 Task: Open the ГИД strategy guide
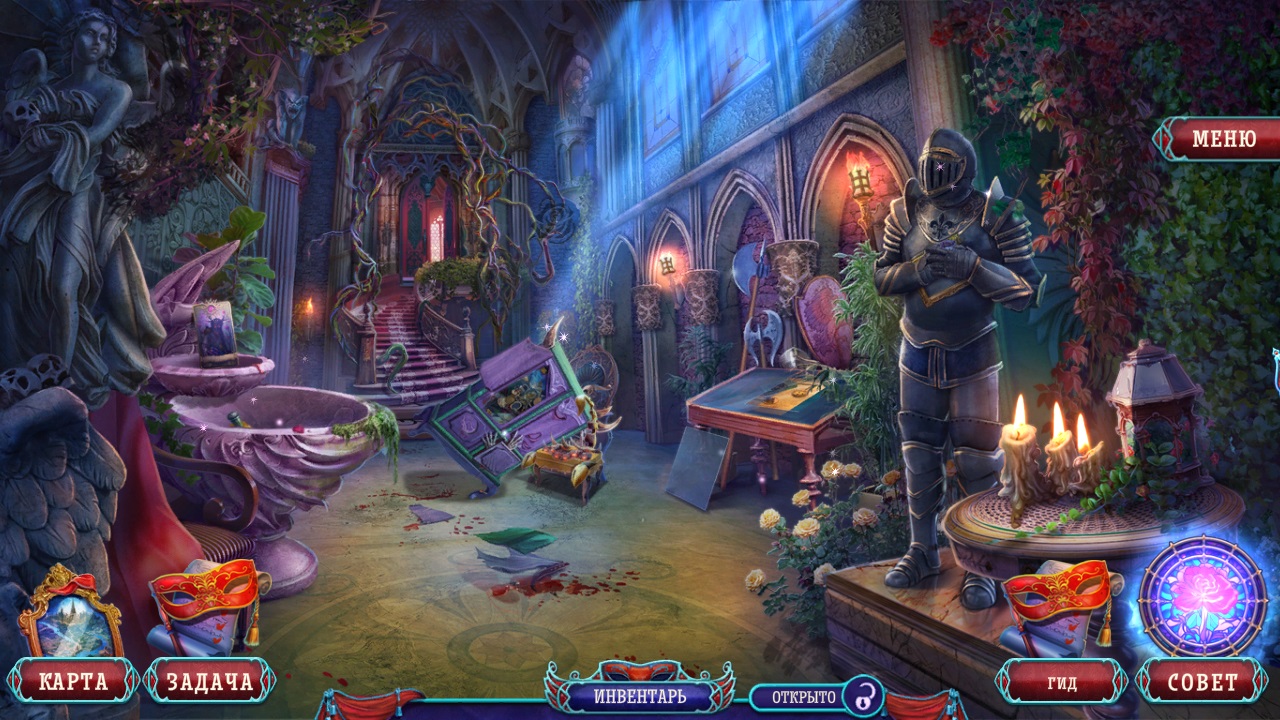tap(1062, 683)
